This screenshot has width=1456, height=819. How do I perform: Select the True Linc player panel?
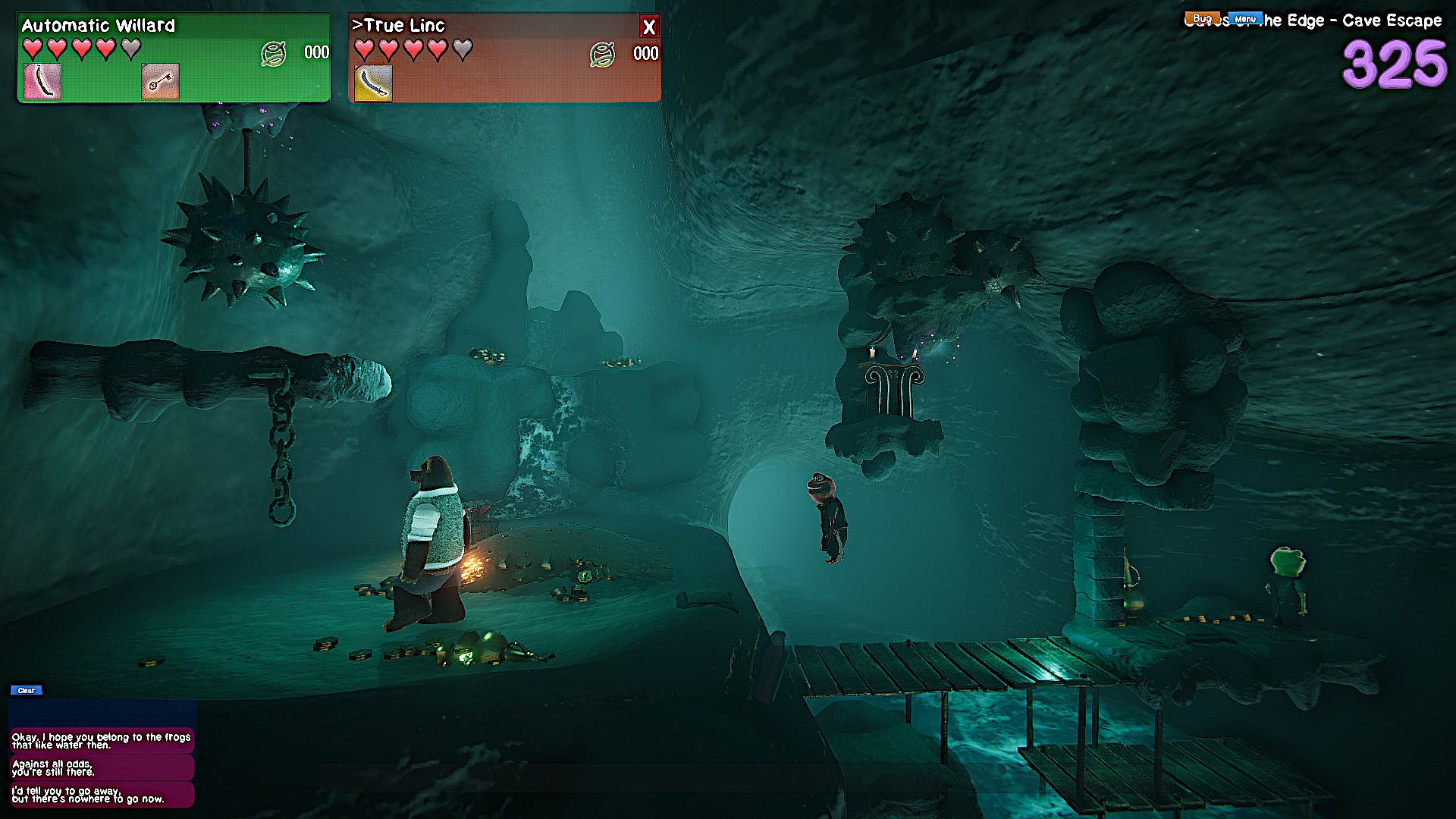[x=504, y=58]
